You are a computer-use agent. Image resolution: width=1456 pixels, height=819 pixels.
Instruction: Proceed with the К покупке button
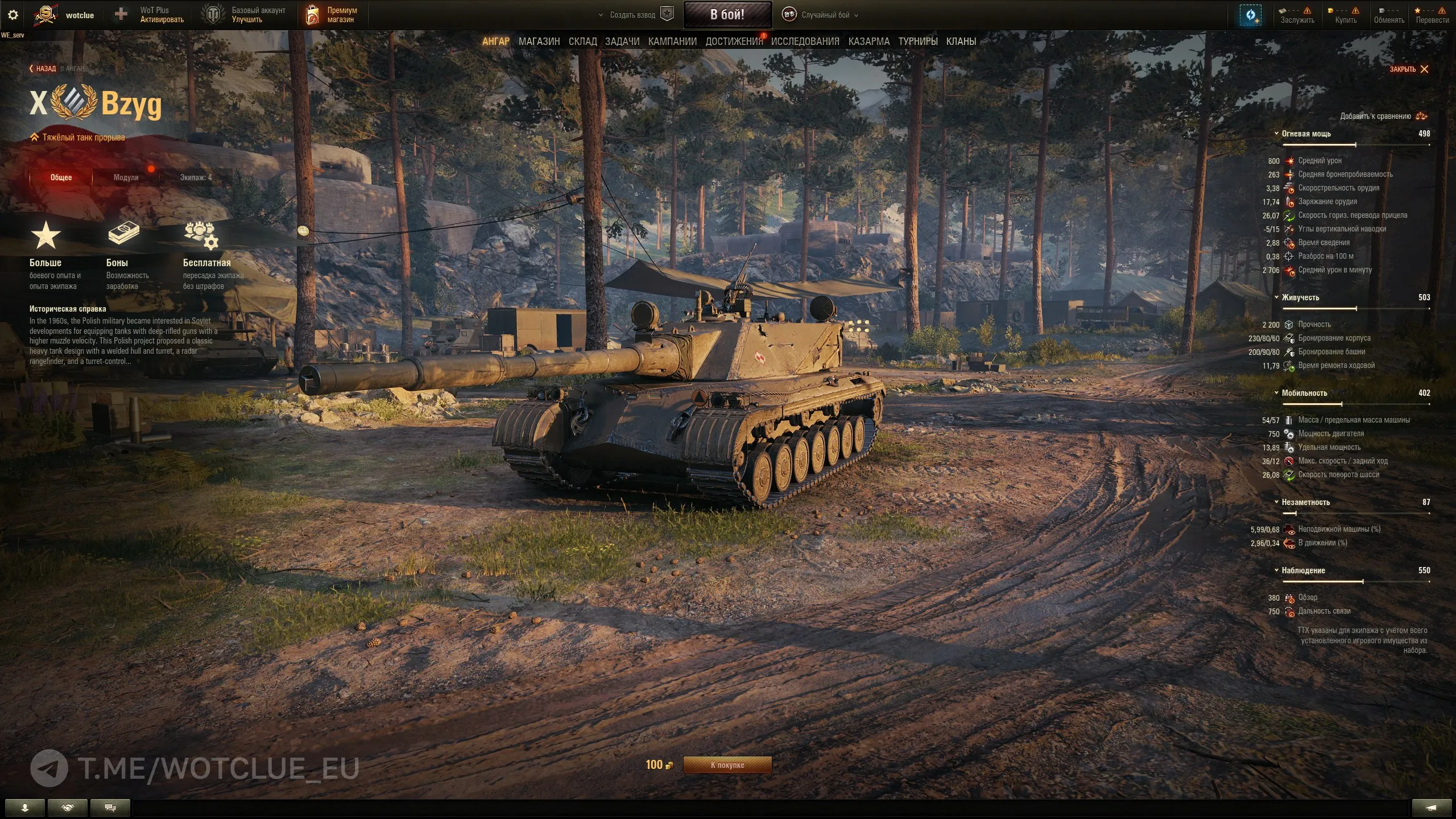[727, 765]
